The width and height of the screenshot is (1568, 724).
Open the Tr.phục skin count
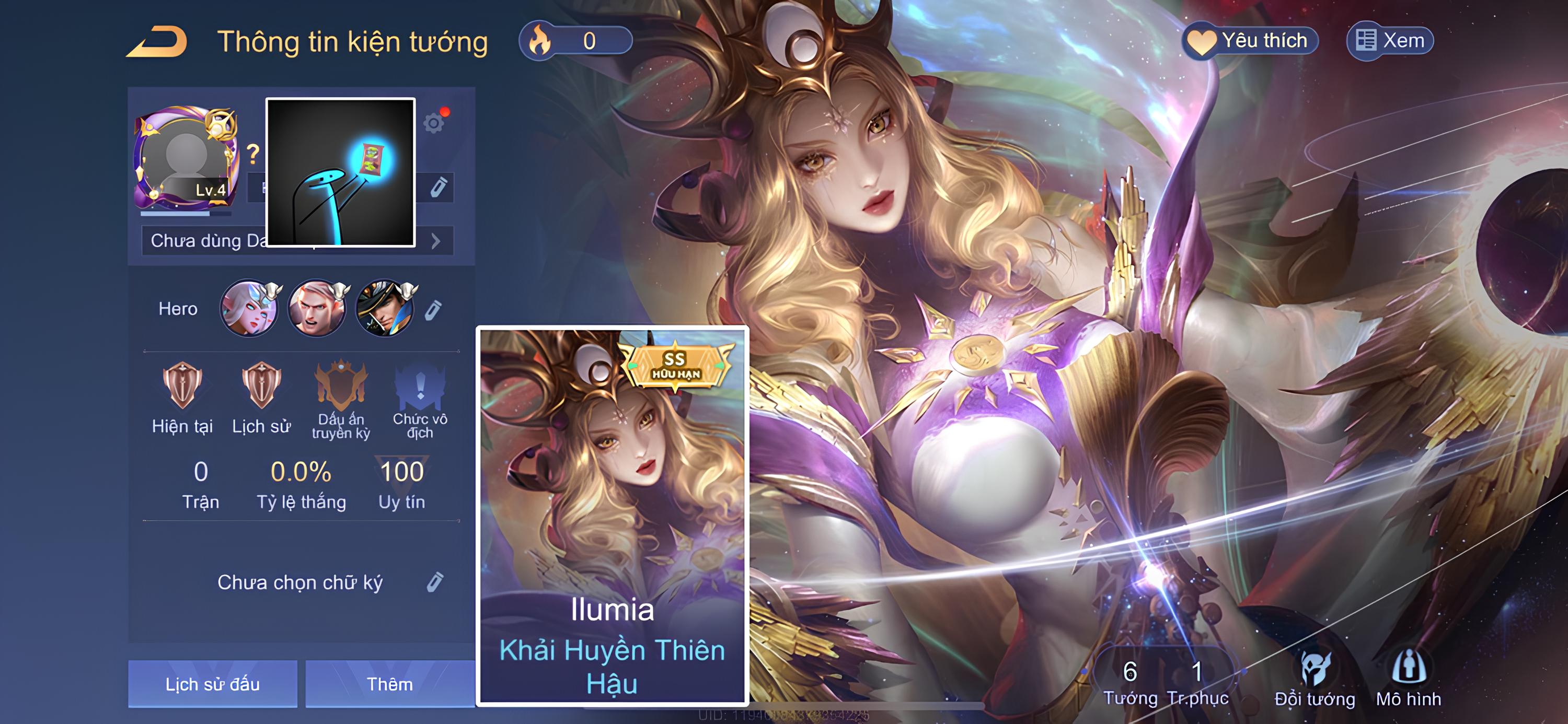(1197, 682)
